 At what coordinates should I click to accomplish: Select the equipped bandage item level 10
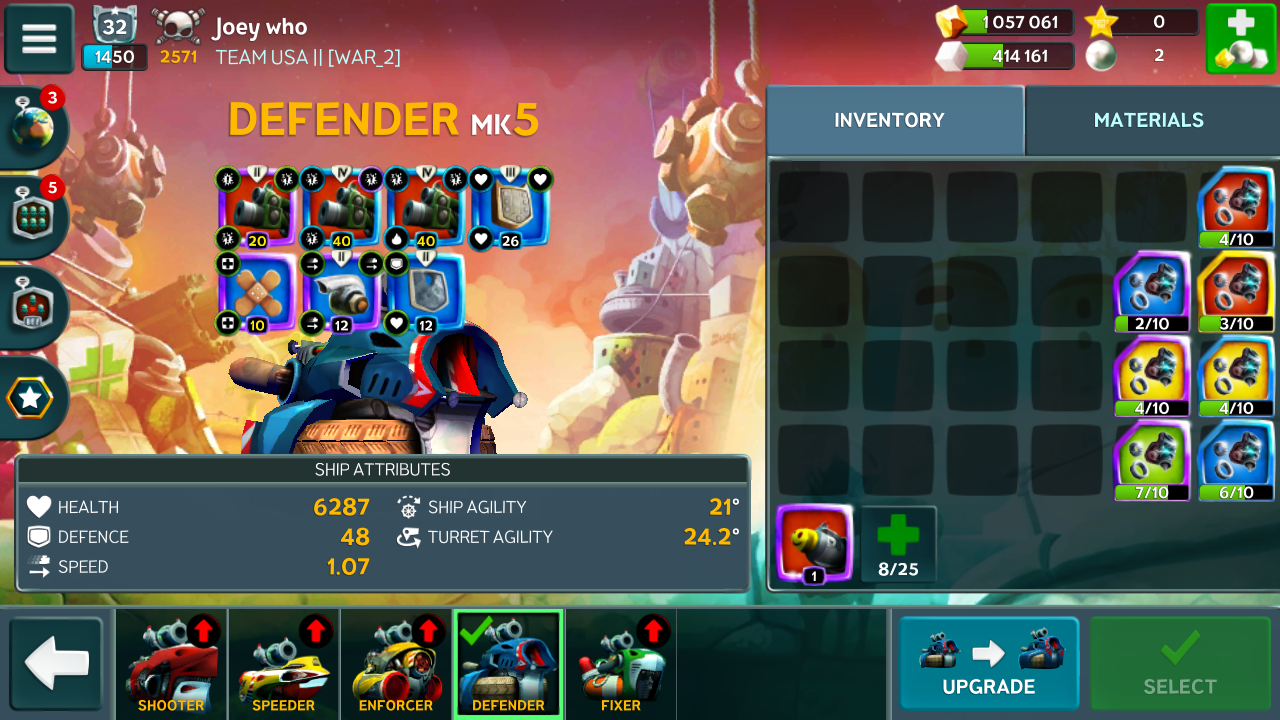click(x=256, y=293)
